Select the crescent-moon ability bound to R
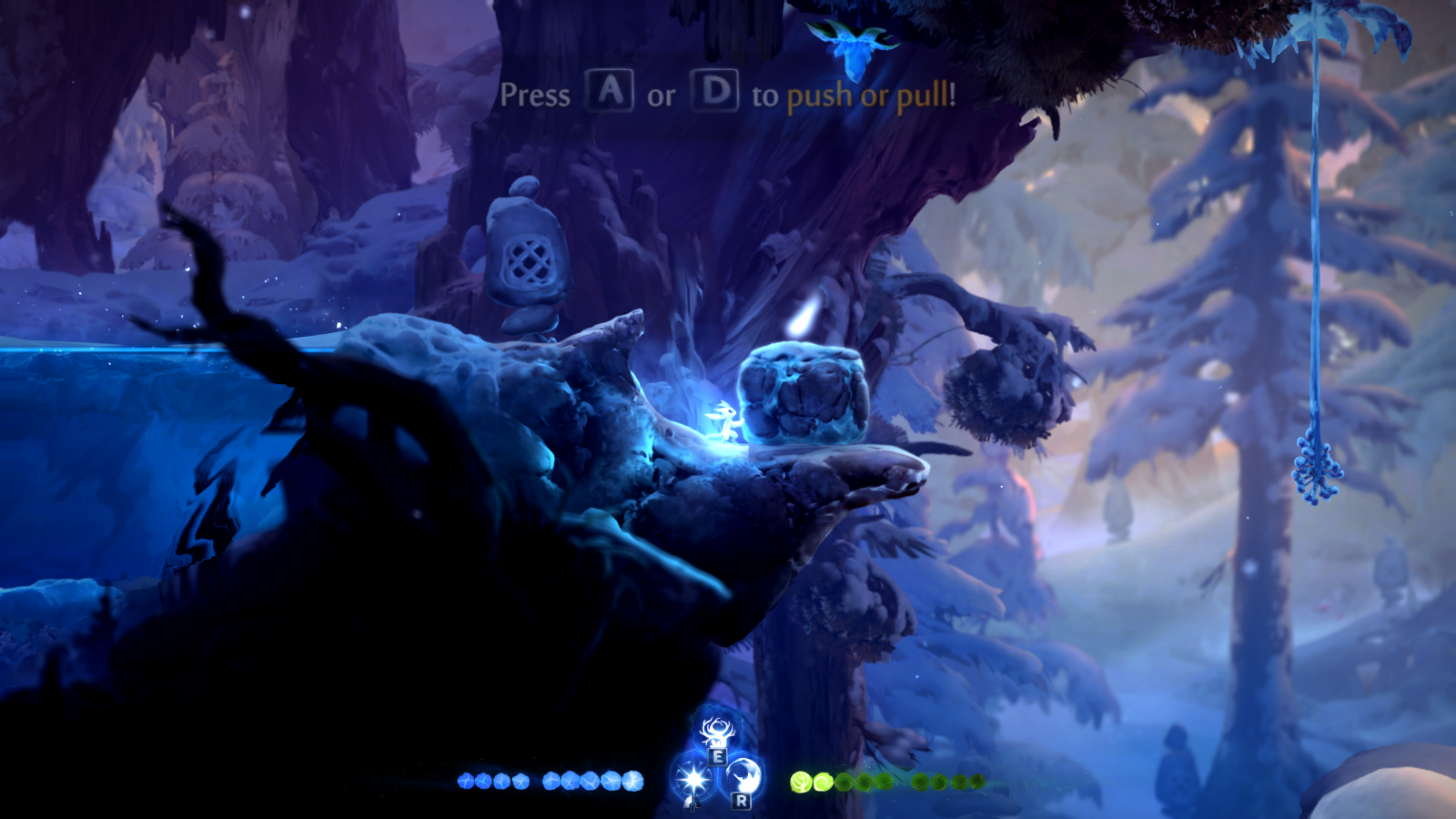Screen dimensions: 1456x819 [743, 776]
